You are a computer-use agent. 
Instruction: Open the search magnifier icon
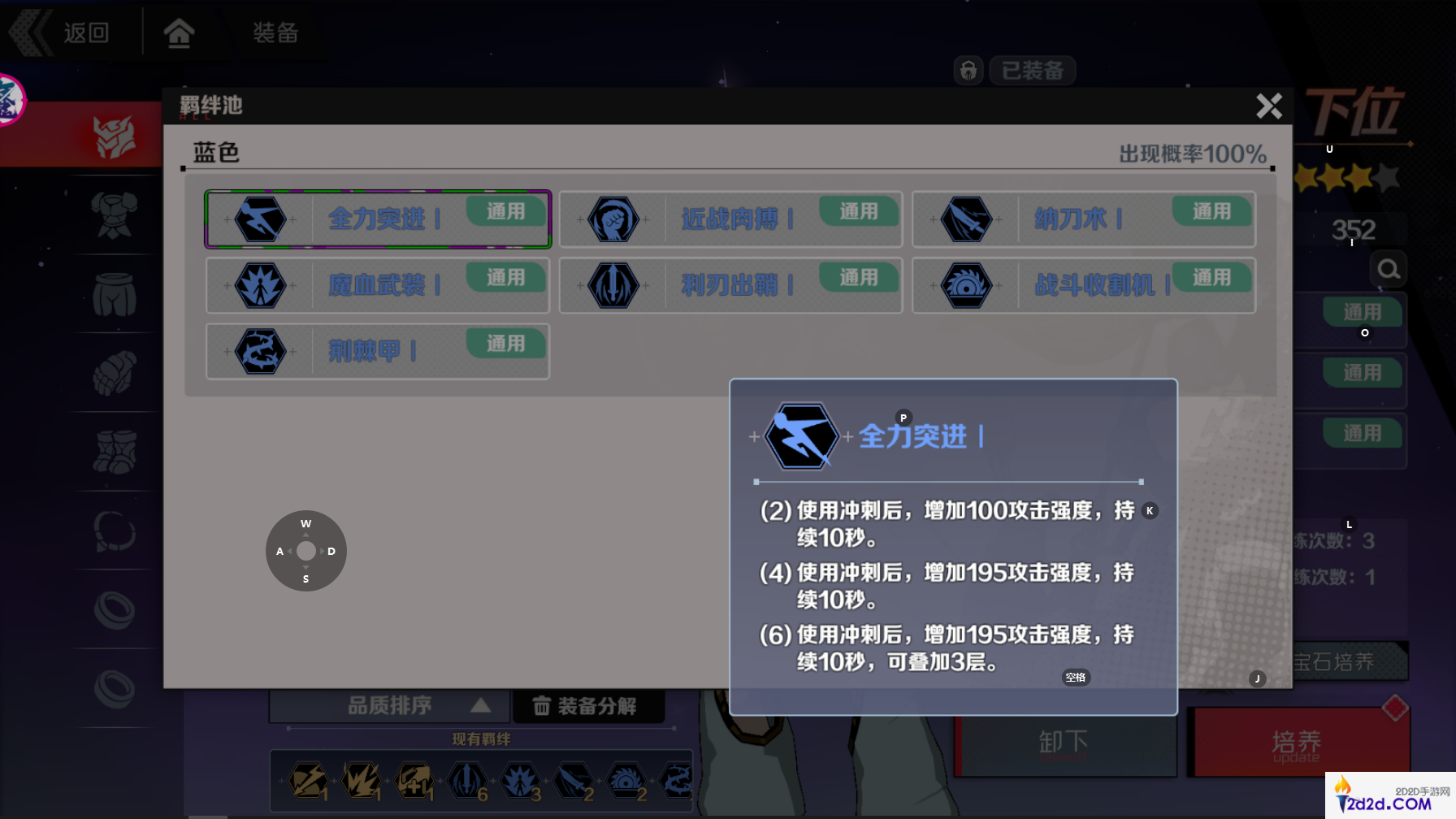[1389, 268]
